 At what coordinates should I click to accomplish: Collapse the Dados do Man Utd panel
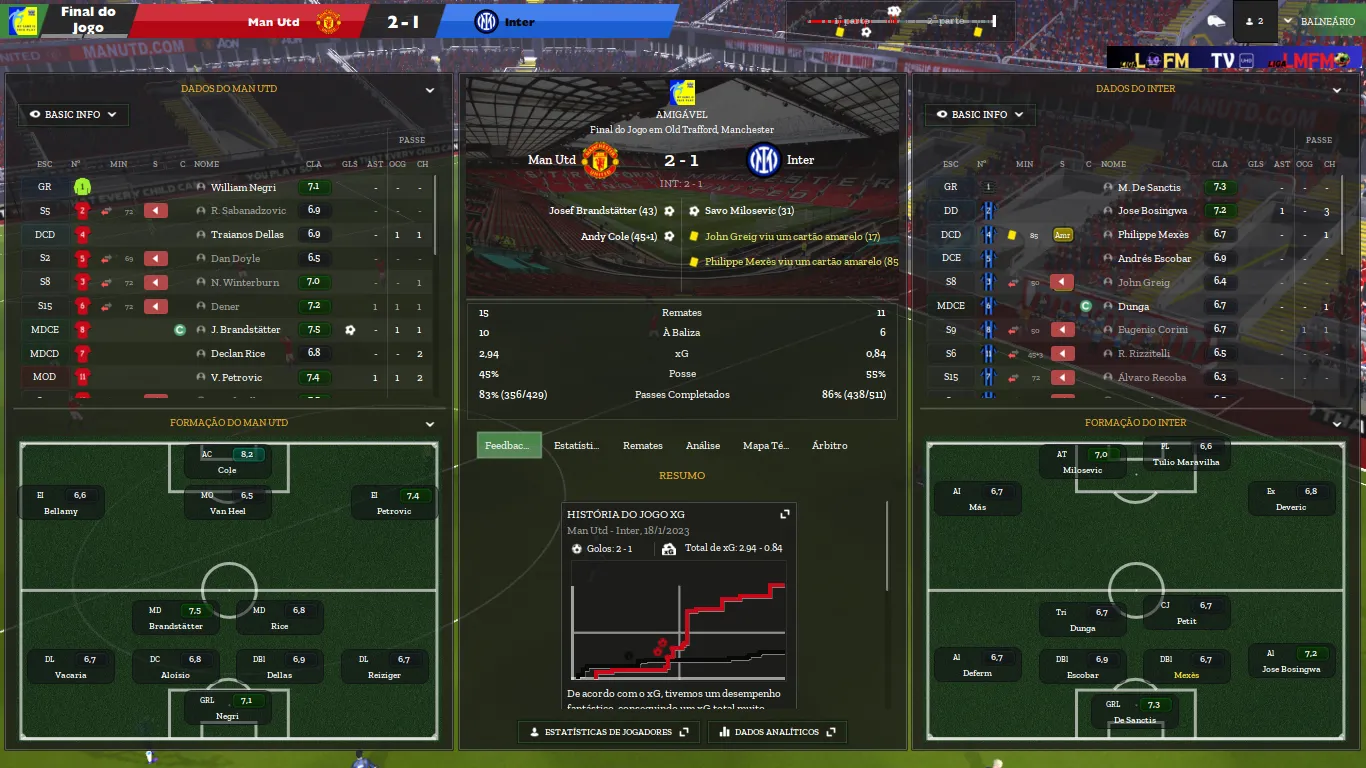430,90
